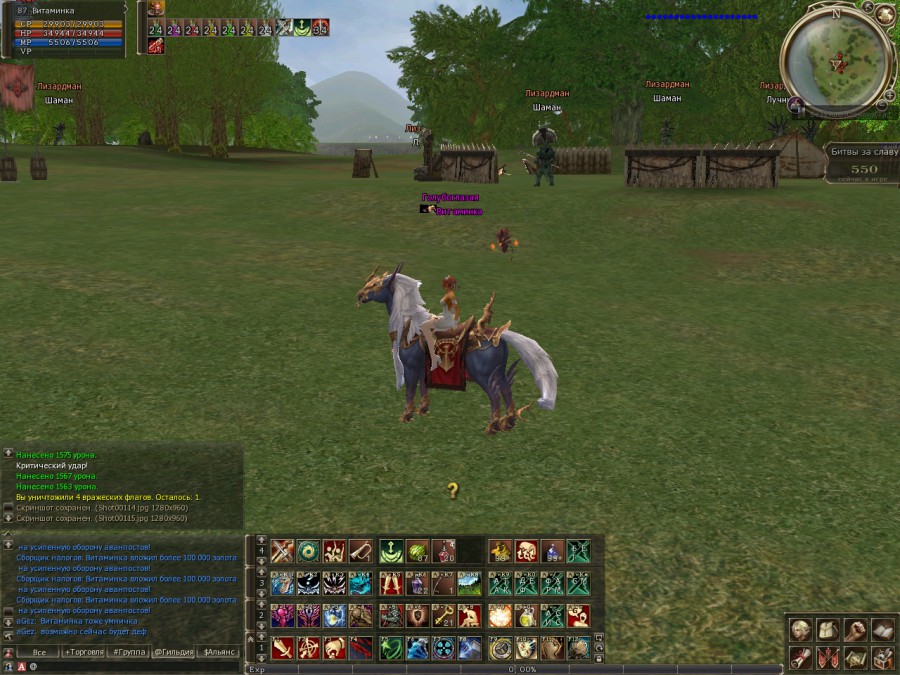This screenshot has height=675, width=900.
Task: Use the red potion stack of 20
Action: 443,551
